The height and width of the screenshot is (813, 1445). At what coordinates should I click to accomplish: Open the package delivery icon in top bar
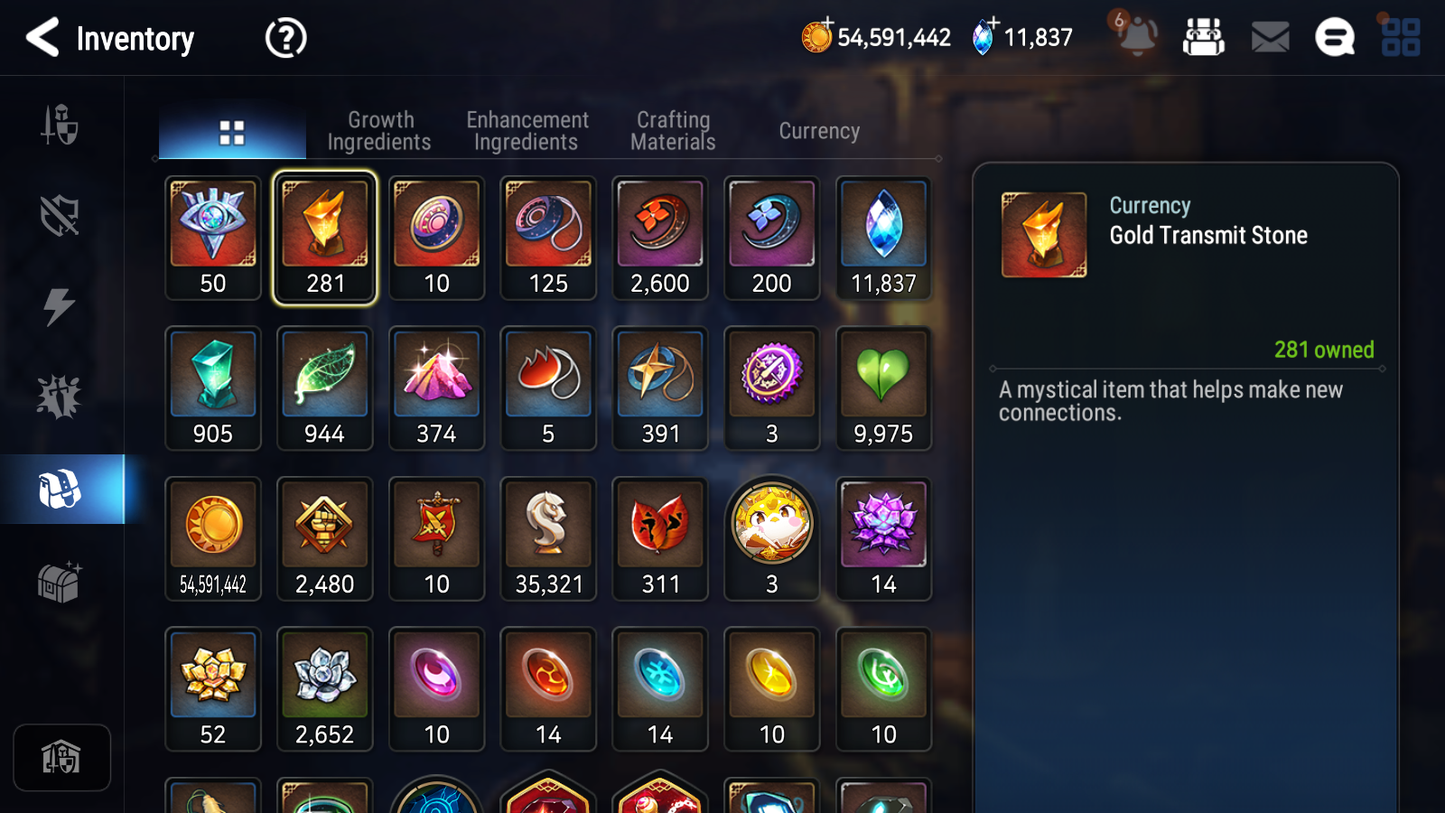point(1203,37)
